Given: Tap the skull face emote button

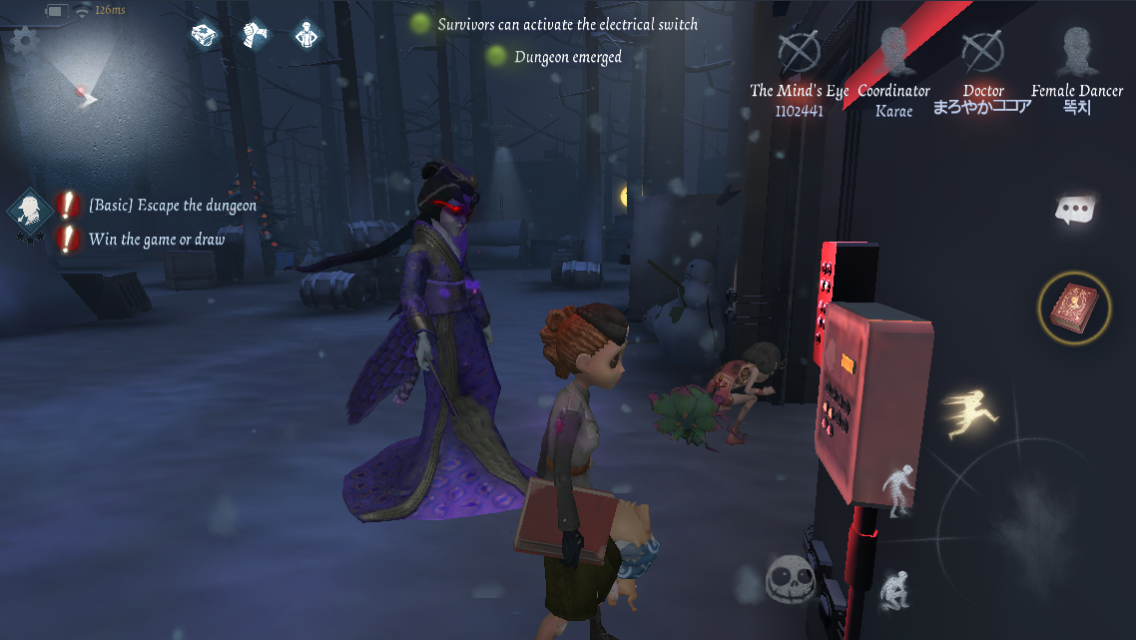Looking at the screenshot, I should pyautogui.click(x=791, y=579).
